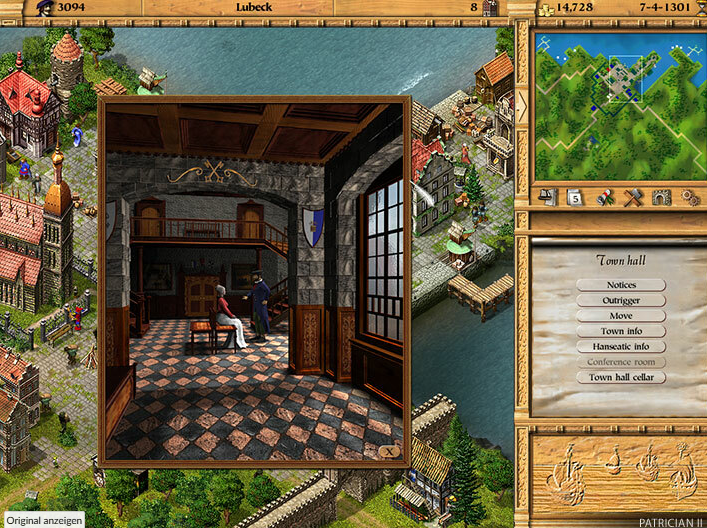This screenshot has width=707, height=528.
Task: Click the minimap of Lubeck
Action: (x=619, y=105)
